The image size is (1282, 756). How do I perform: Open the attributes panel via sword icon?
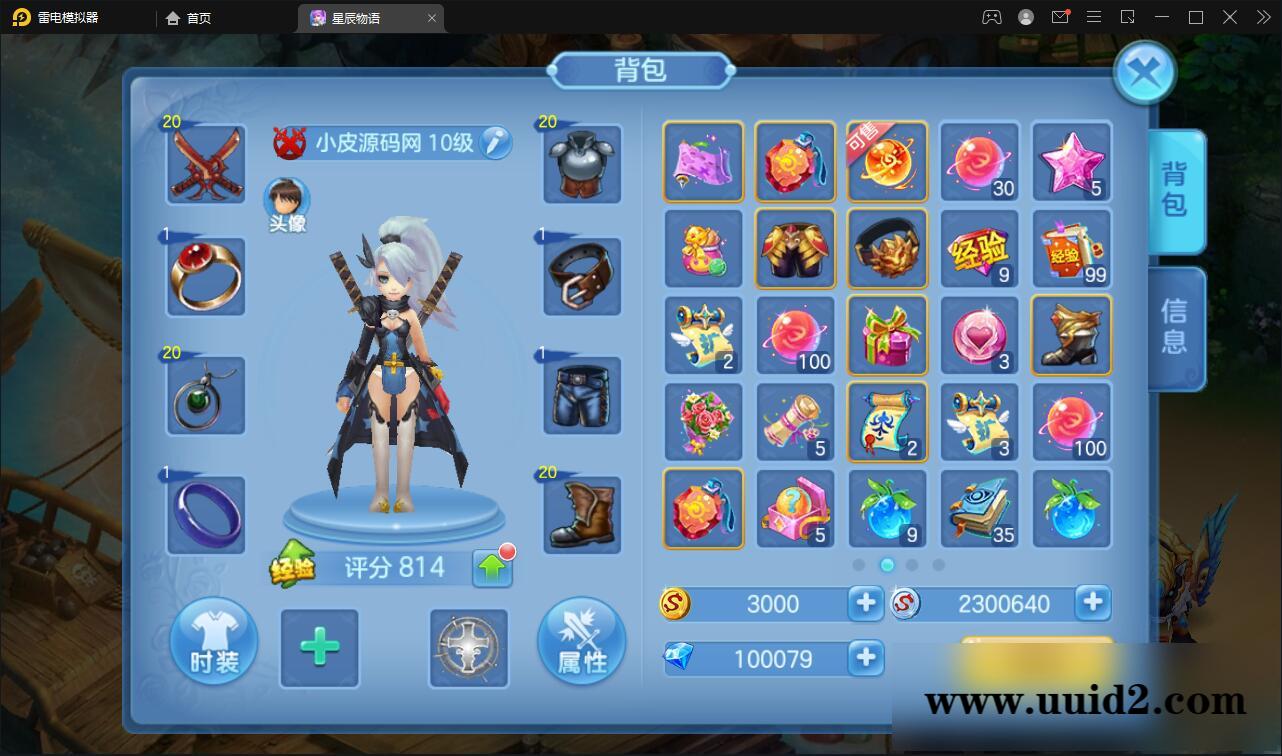[582, 641]
